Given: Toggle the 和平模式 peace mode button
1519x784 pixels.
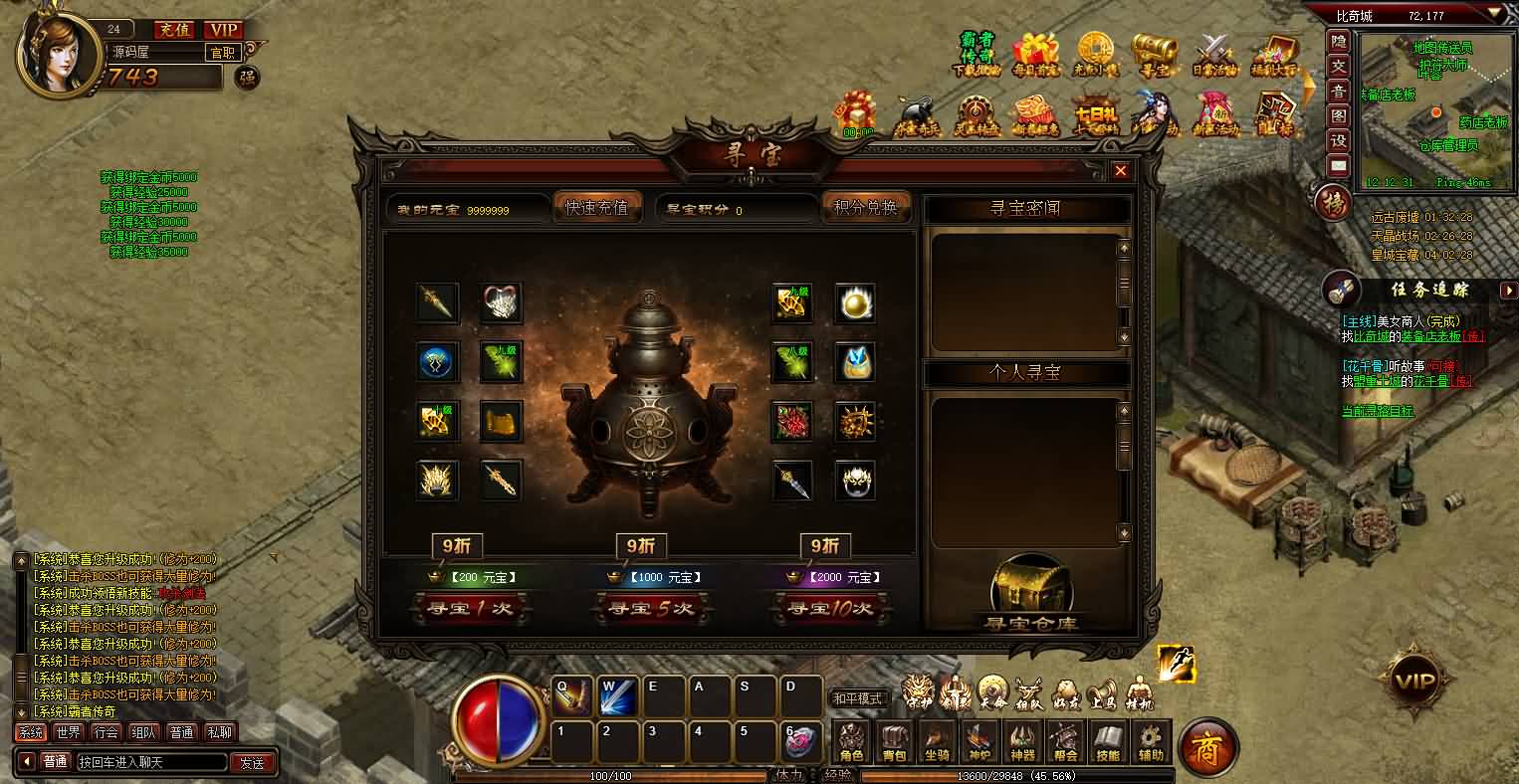Looking at the screenshot, I should point(857,698).
